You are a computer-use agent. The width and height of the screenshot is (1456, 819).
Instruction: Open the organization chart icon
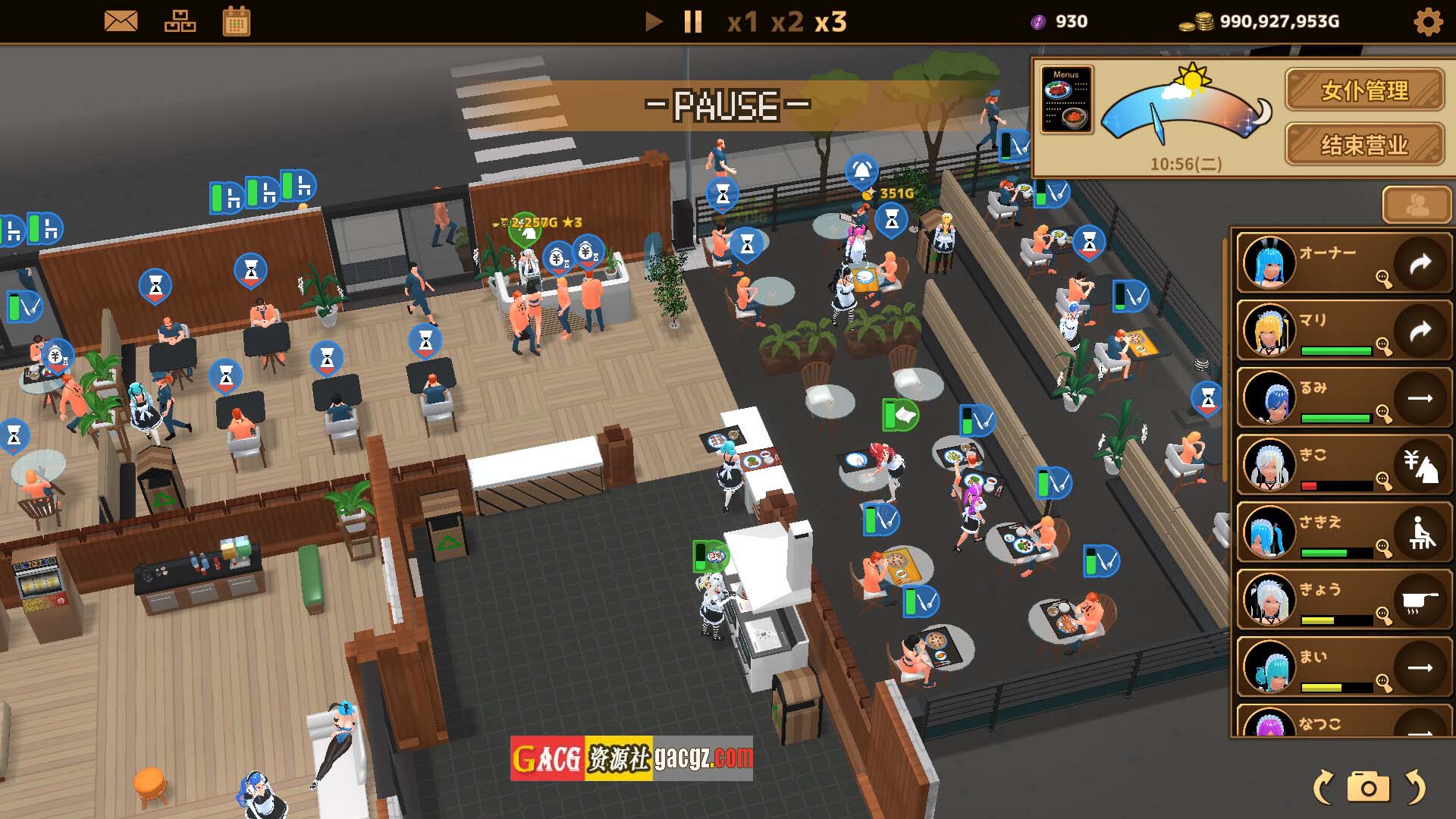point(180,21)
